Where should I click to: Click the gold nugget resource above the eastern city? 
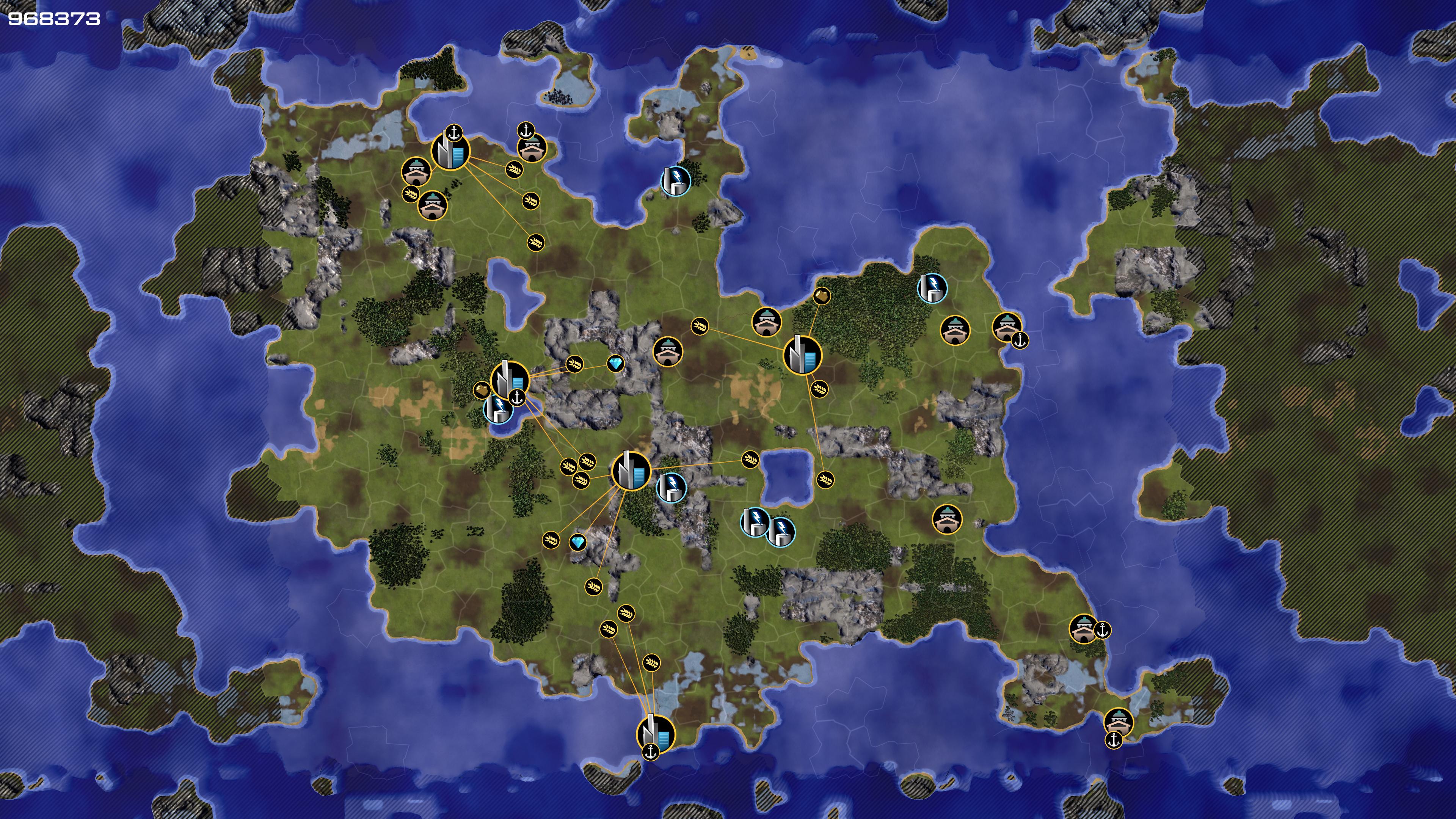[x=821, y=296]
